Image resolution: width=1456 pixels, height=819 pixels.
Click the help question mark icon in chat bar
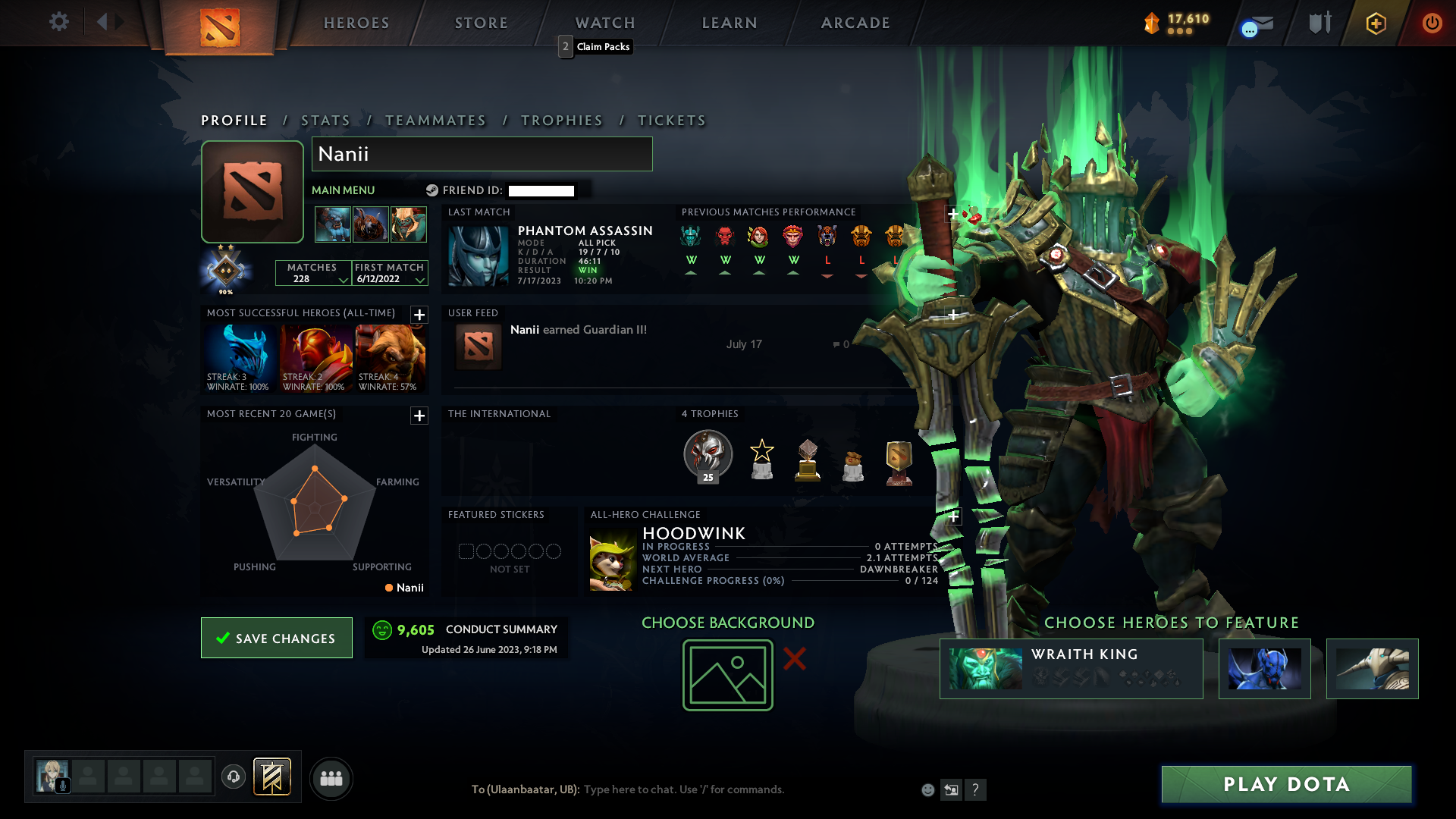tap(976, 789)
